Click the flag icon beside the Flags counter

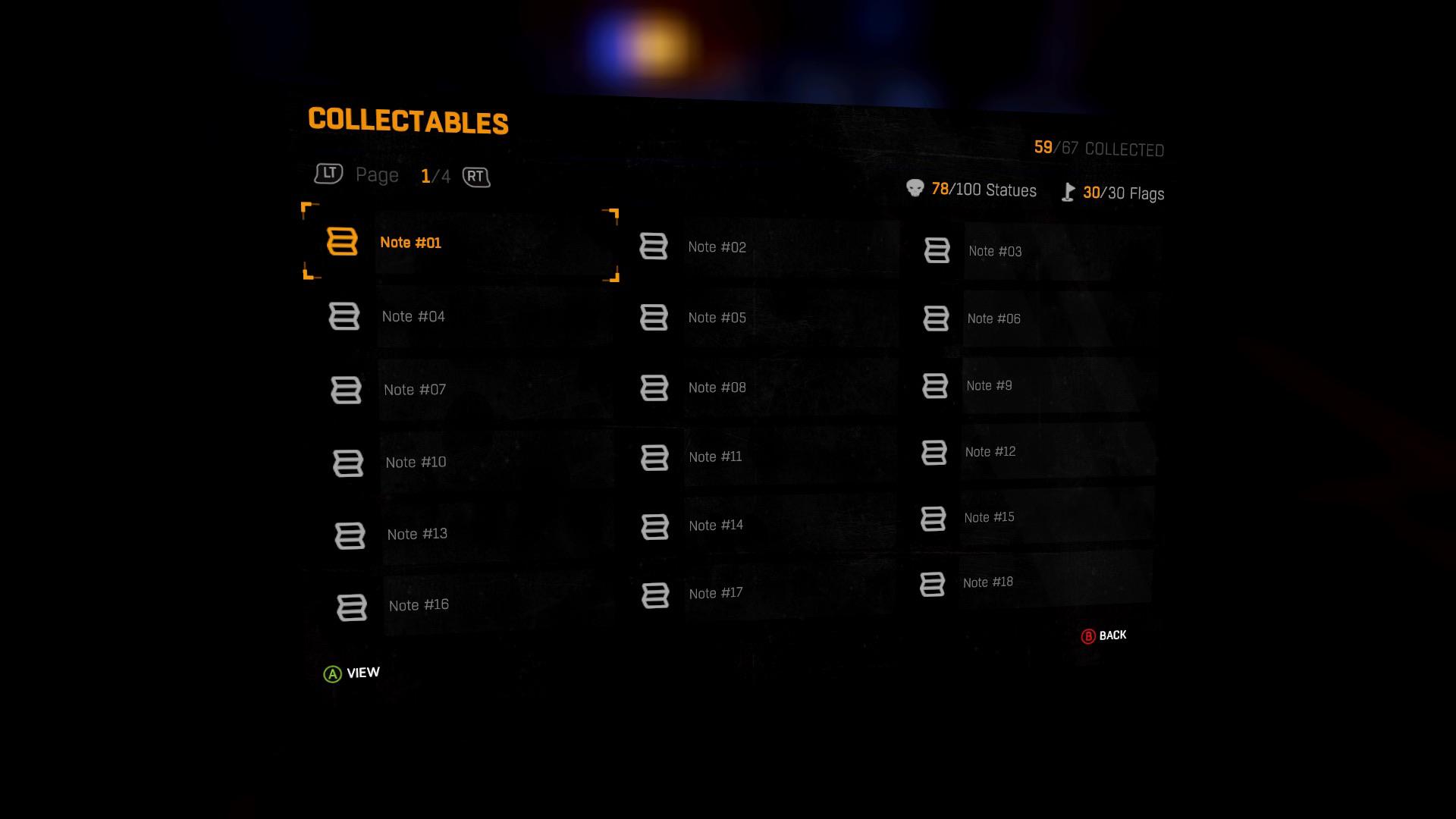coord(1068,192)
